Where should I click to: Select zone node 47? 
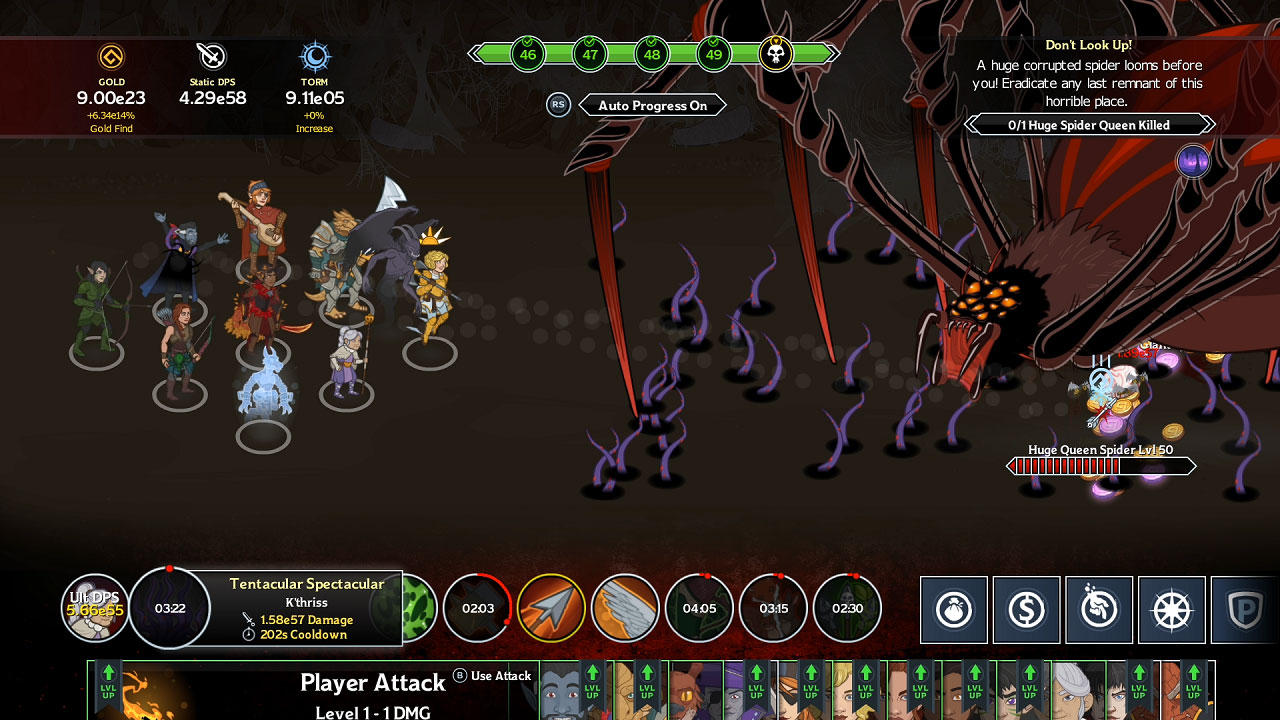pyautogui.click(x=590, y=54)
